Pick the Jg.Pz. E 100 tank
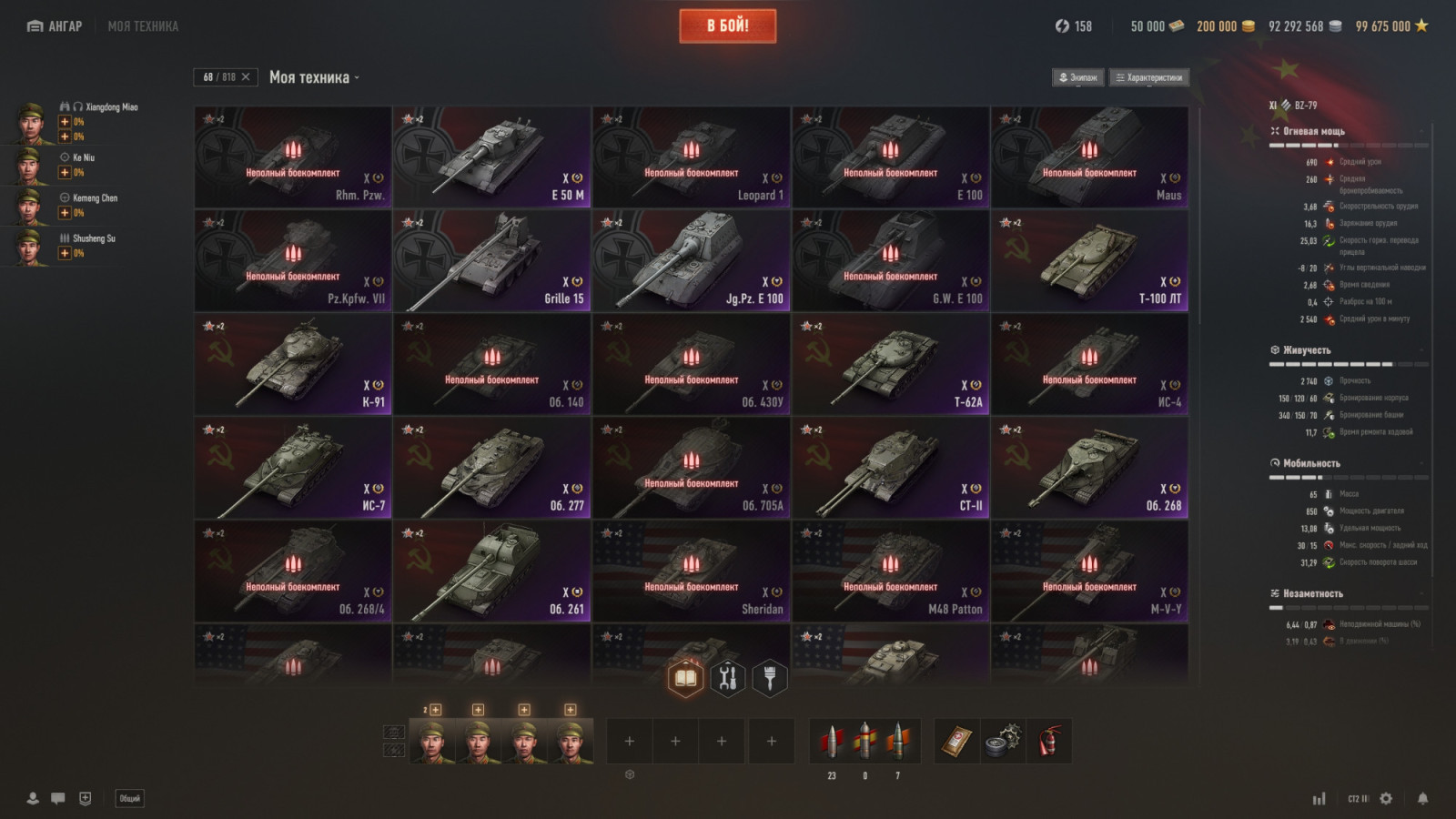 pos(691,261)
